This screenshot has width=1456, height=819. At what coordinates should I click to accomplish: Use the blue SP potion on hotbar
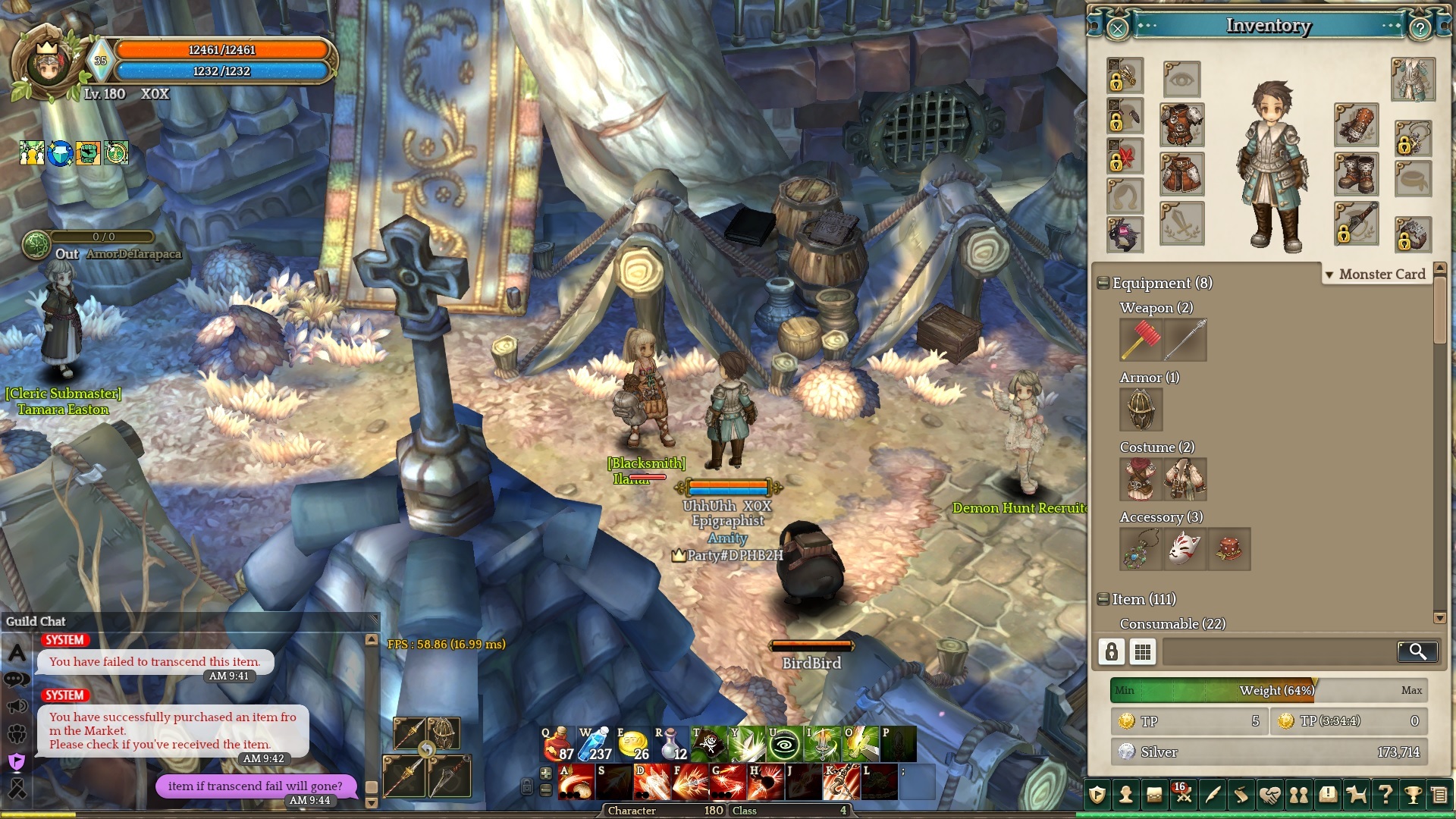coord(595,744)
